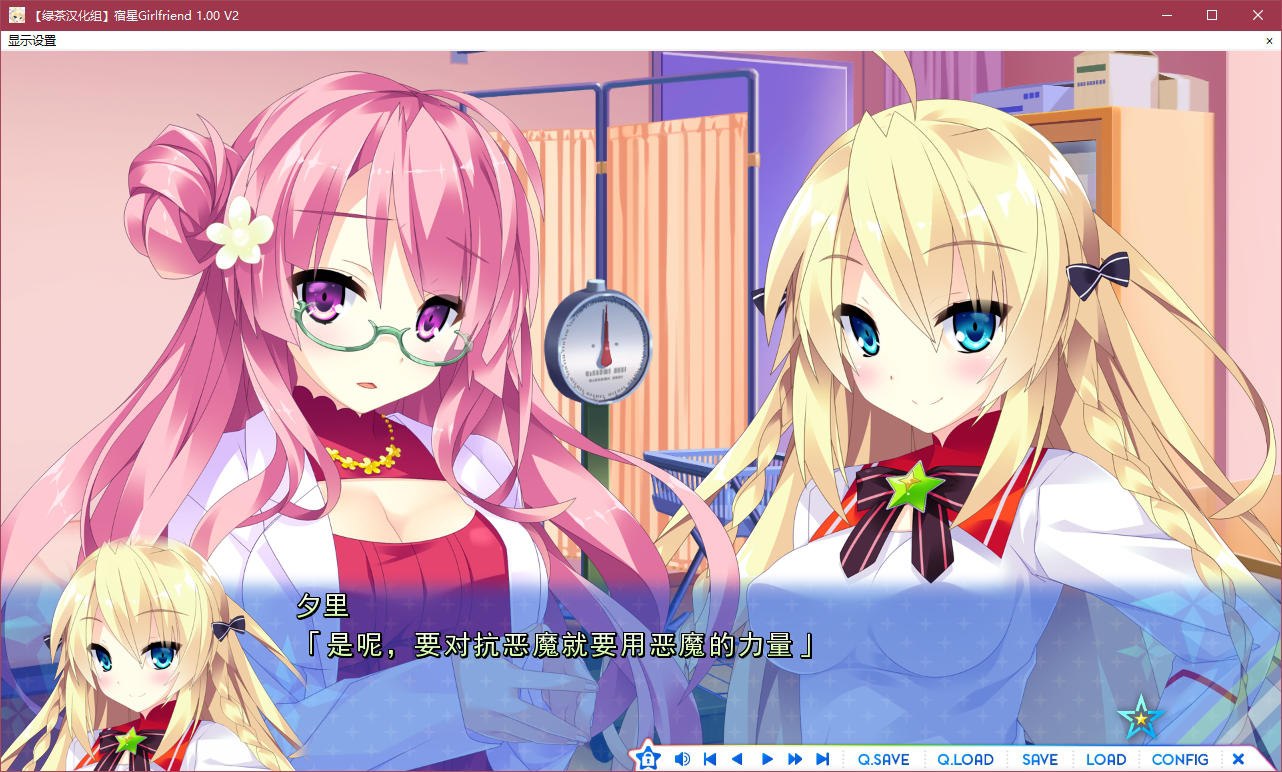Open the SAVE screen
This screenshot has width=1282, height=772.
(x=1040, y=759)
